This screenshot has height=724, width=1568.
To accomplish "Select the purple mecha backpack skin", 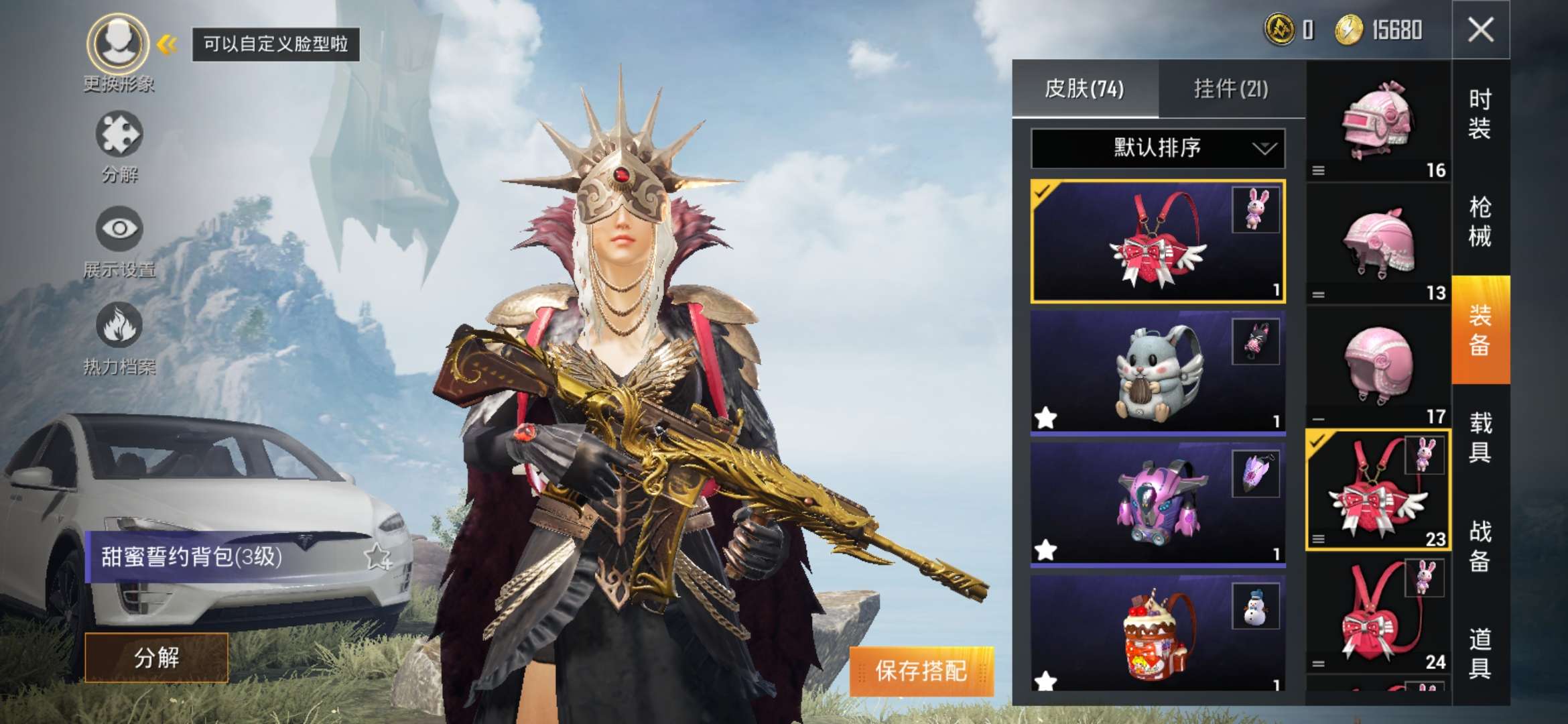I will click(x=1157, y=503).
